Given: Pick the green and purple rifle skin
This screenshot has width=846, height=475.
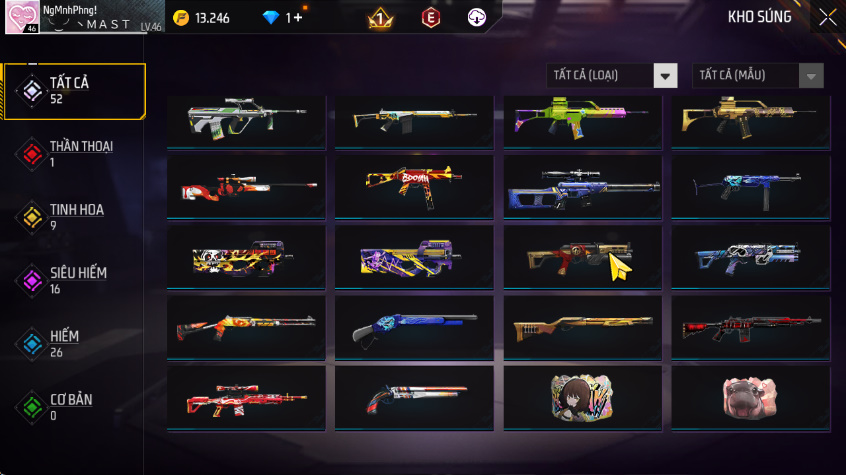Looking at the screenshot, I should click(582, 117).
